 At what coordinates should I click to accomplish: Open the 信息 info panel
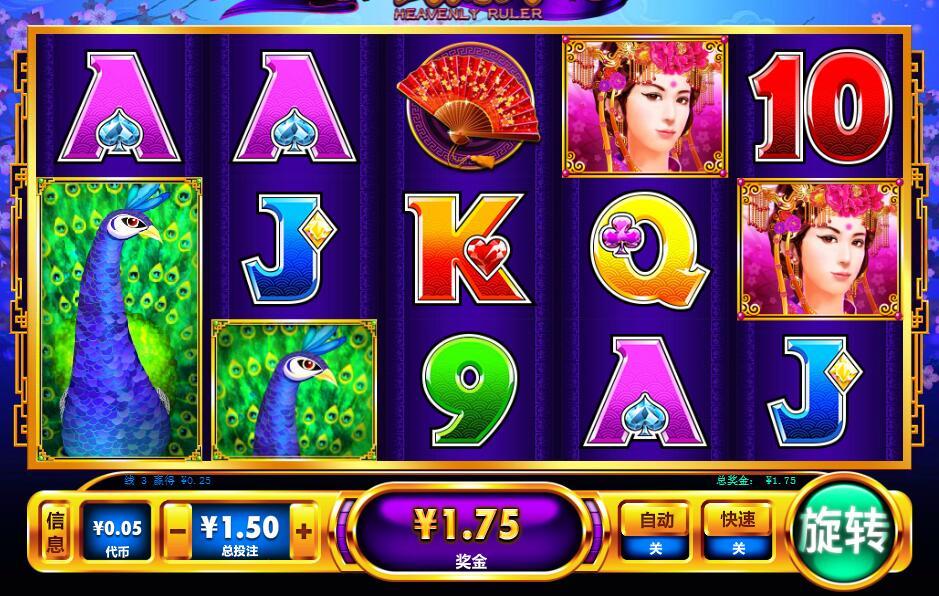tap(56, 532)
